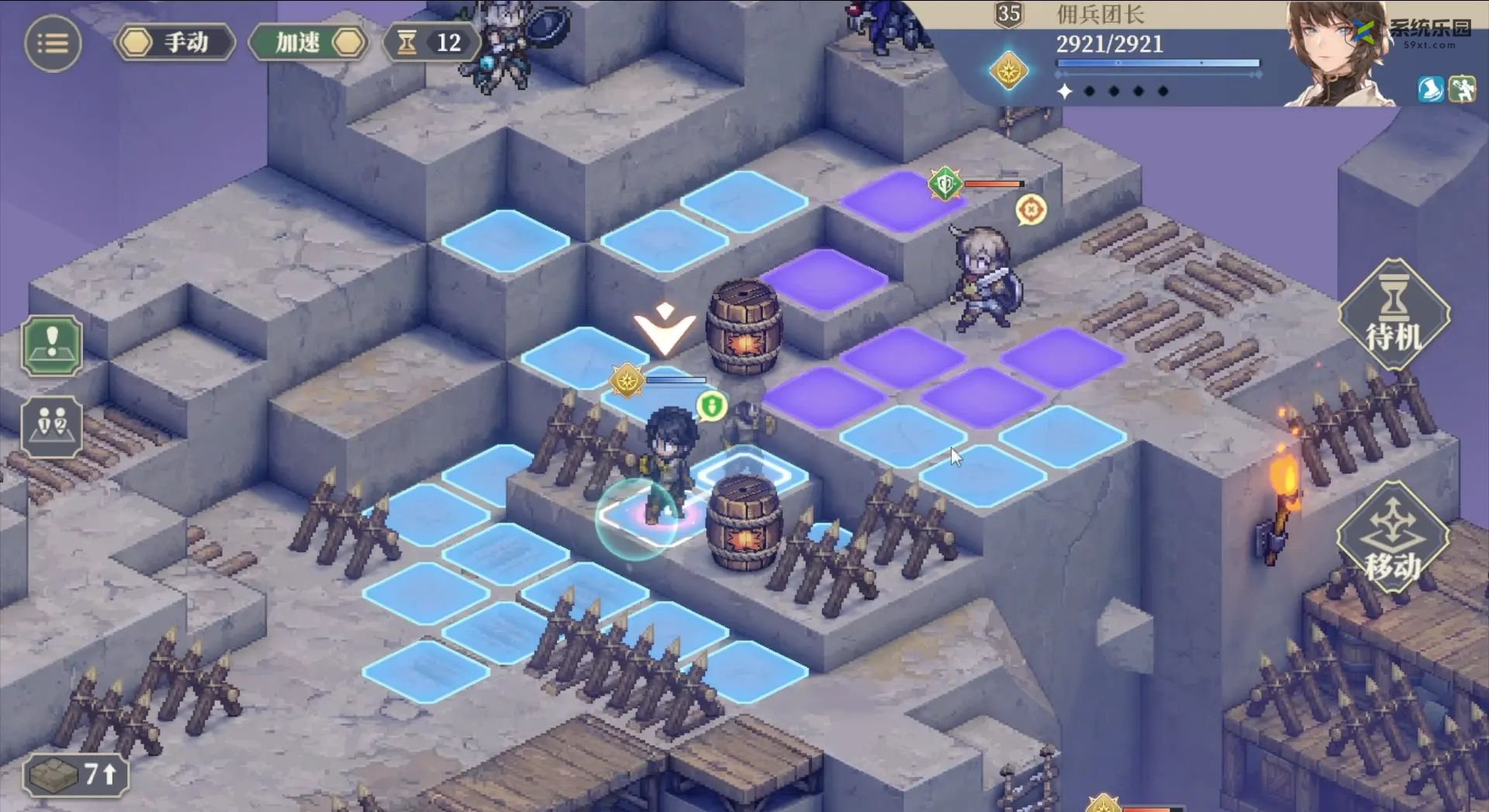
Task: Click the terrain height 7 tile indicator
Action: tap(75, 774)
